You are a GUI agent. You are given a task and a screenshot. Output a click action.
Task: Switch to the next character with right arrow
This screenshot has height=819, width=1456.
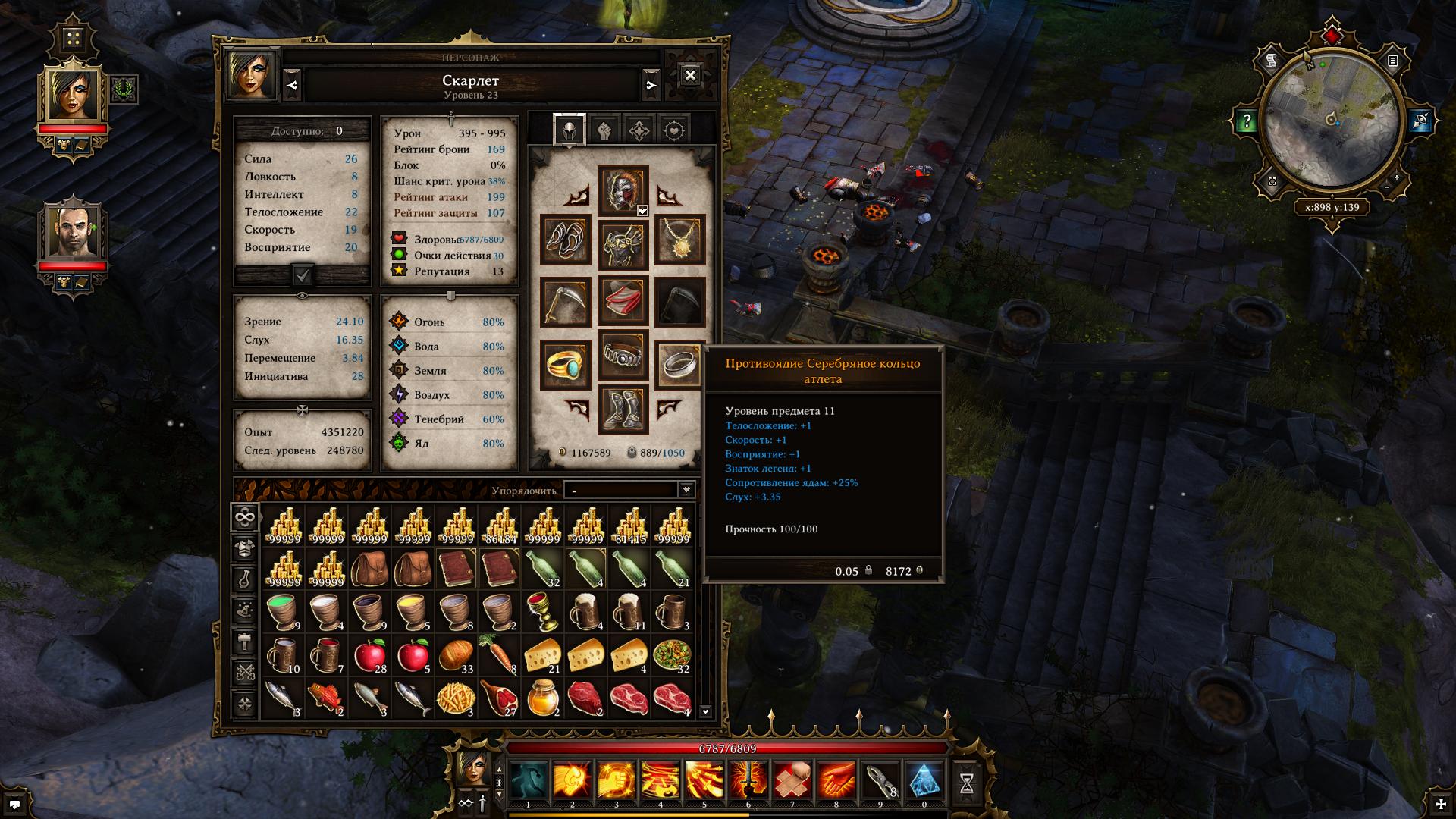click(x=651, y=85)
